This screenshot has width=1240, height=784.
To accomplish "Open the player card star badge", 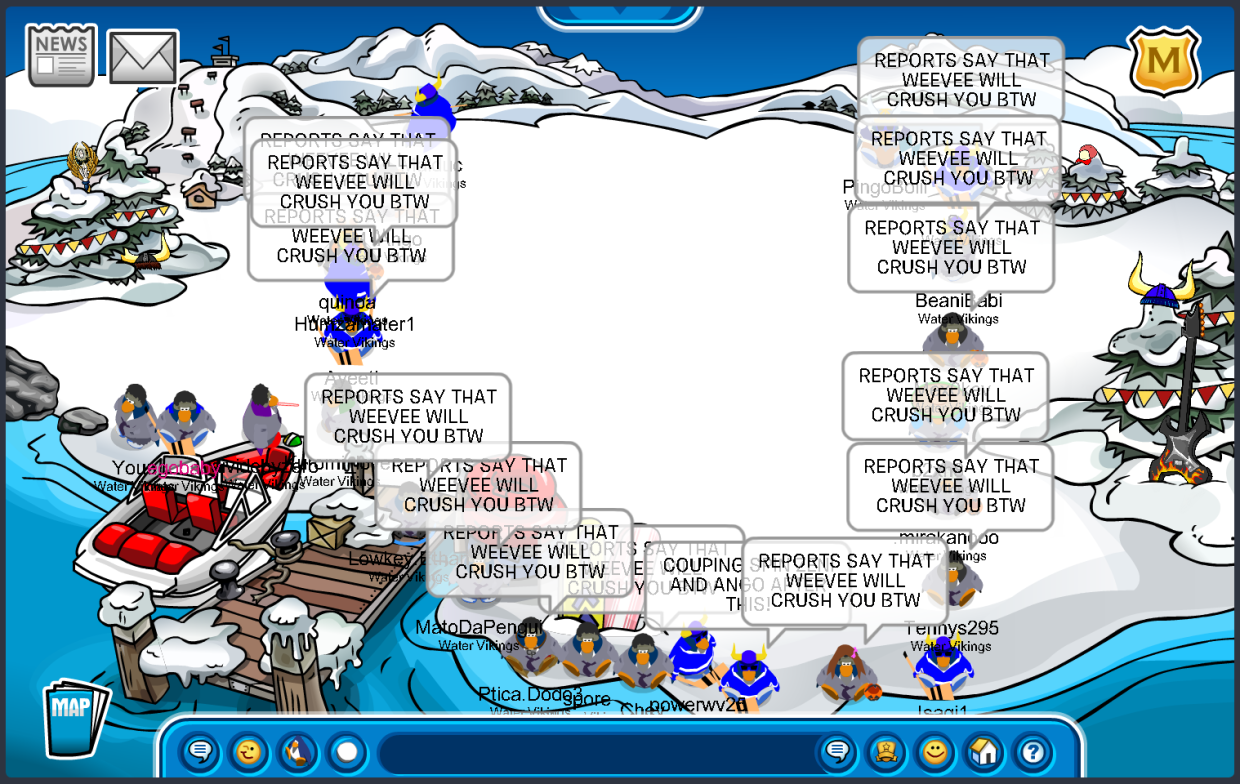I will click(x=886, y=751).
